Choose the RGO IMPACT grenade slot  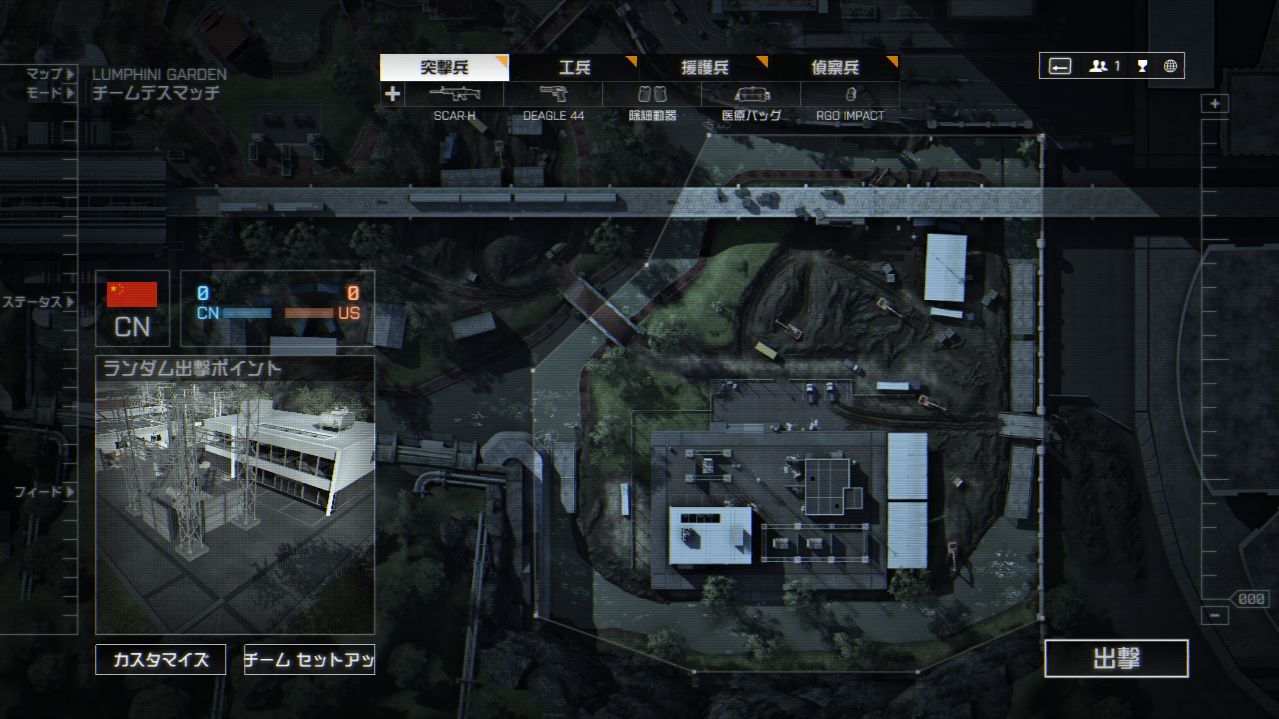pyautogui.click(x=850, y=95)
